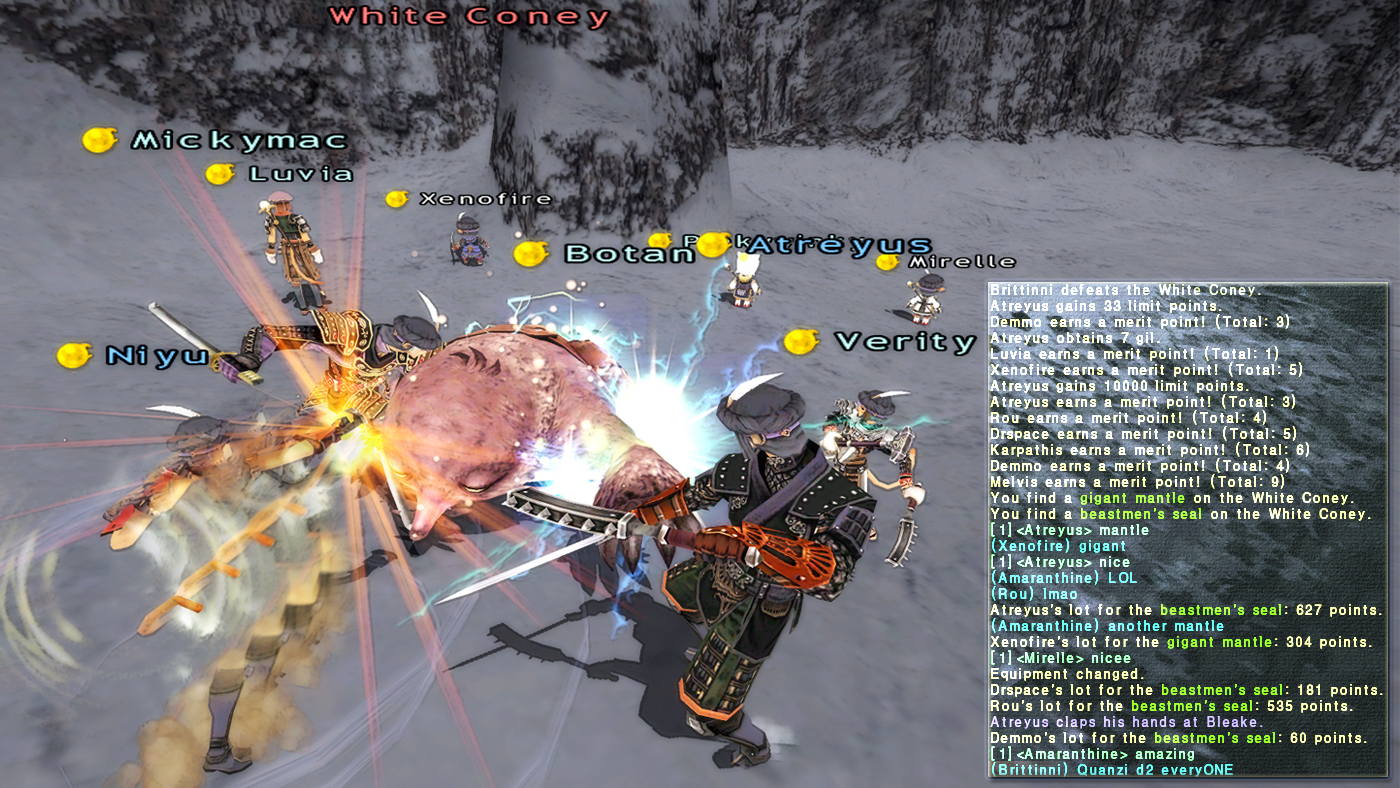1400x788 pixels.
Task: Select the Verity player nameplate
Action: 904,342
